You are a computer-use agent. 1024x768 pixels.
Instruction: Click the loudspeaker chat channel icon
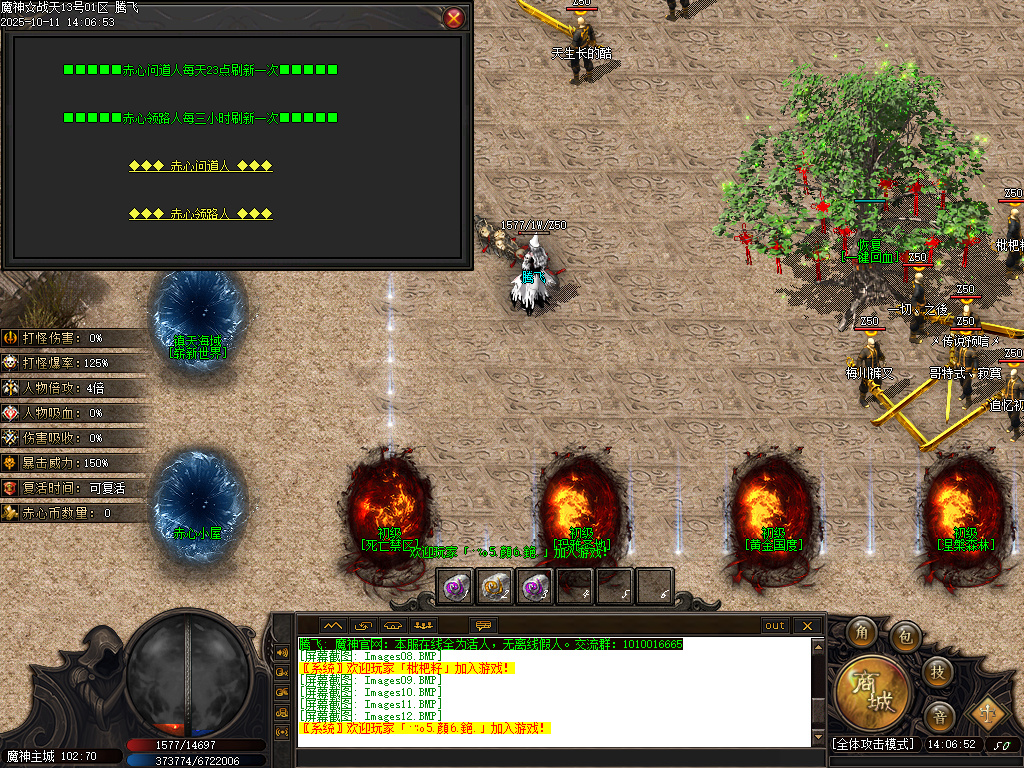[282, 653]
